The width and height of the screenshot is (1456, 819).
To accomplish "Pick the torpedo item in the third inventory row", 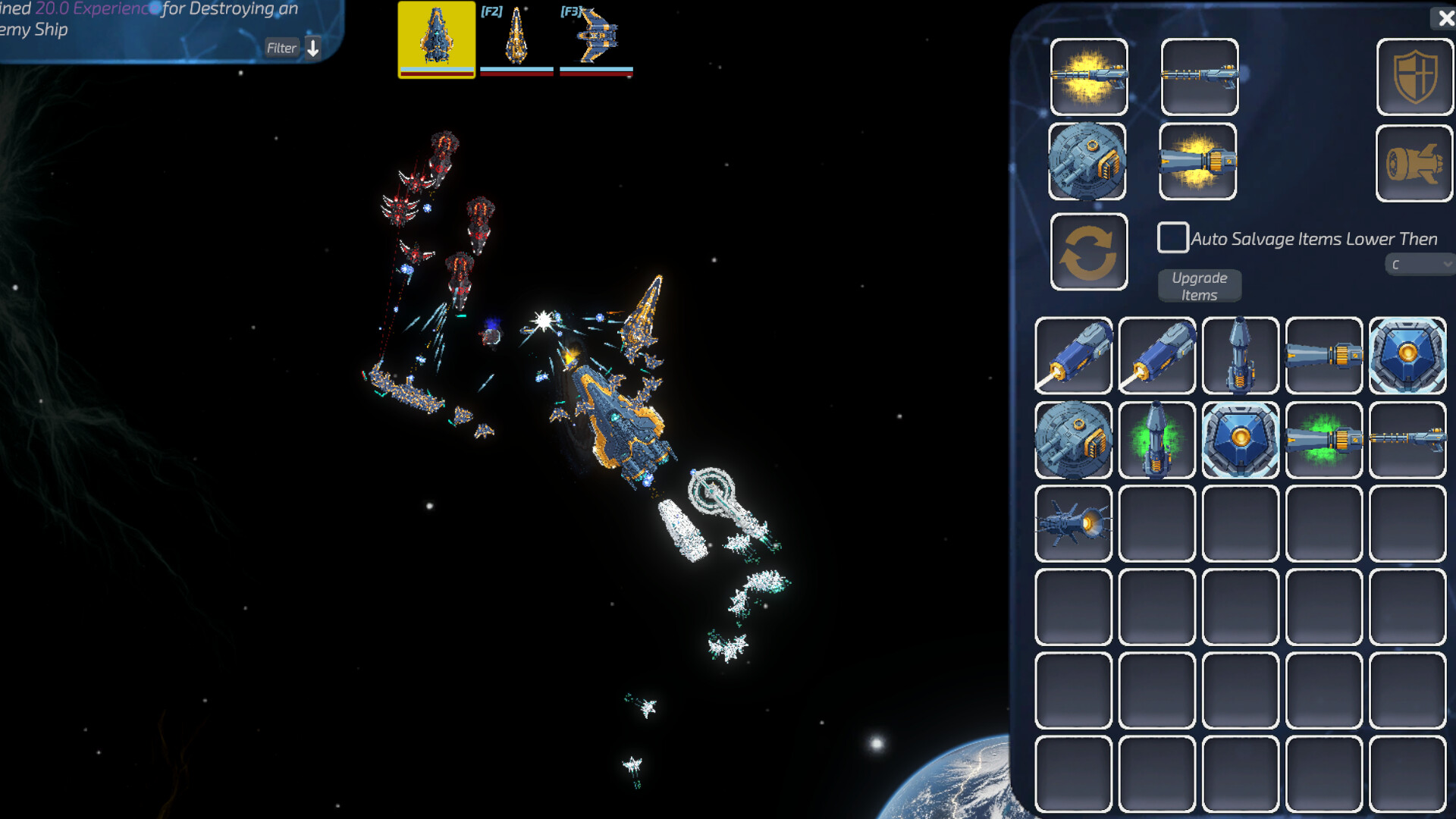I will (1073, 523).
